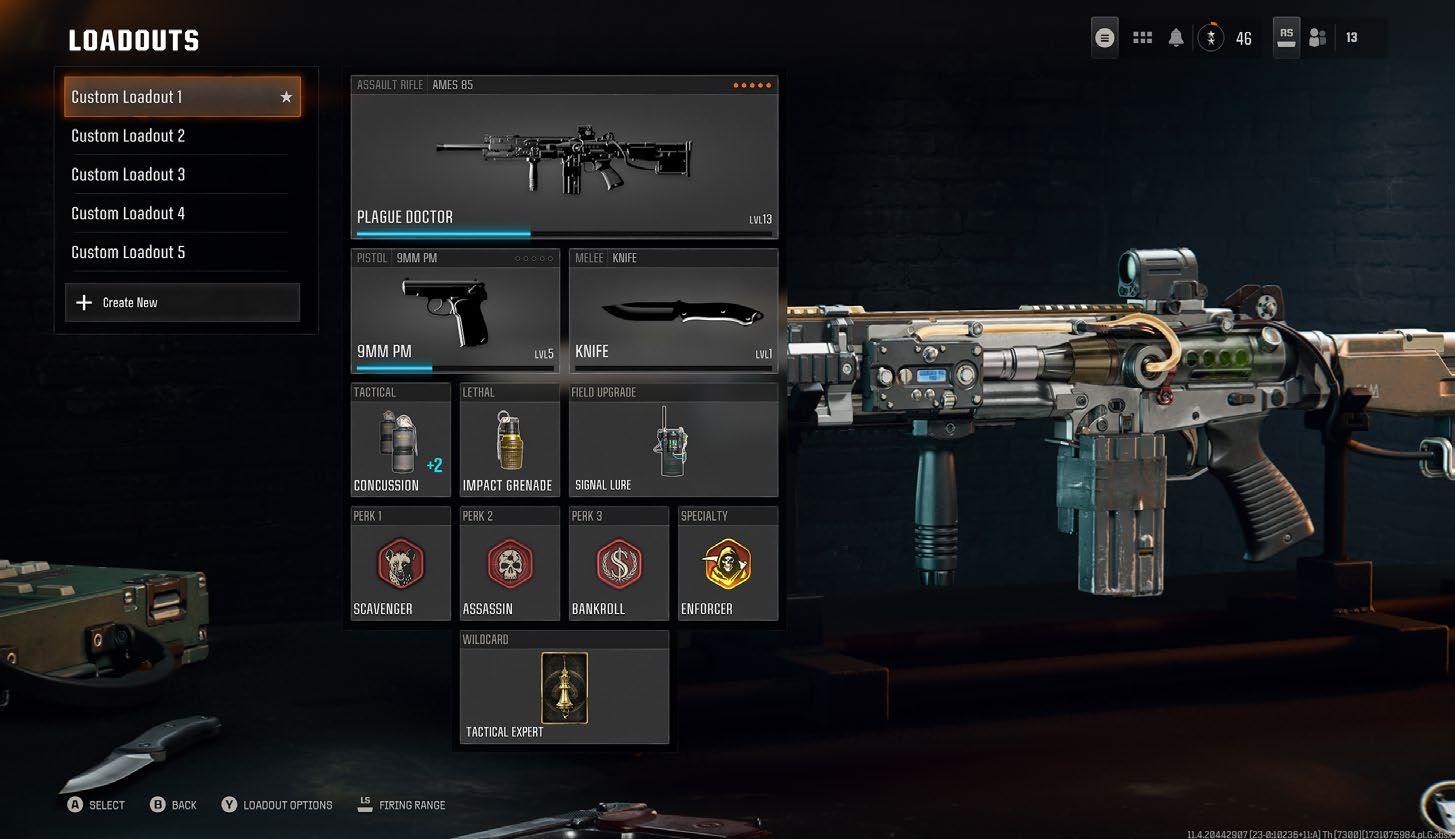The image size is (1455, 839).
Task: Open the main menu hamburger icon
Action: click(1104, 38)
